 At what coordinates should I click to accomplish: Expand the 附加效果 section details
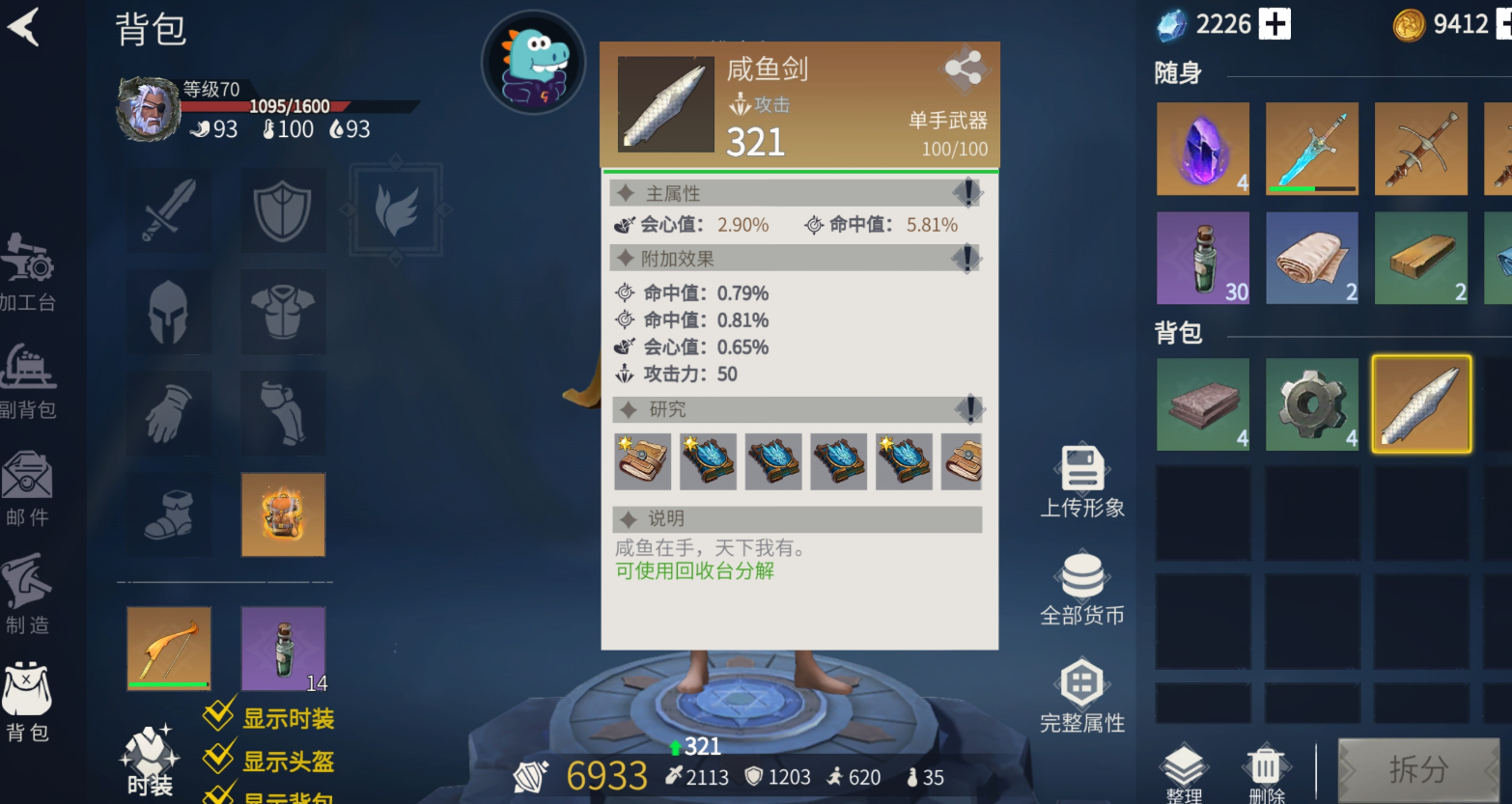pyautogui.click(x=966, y=258)
